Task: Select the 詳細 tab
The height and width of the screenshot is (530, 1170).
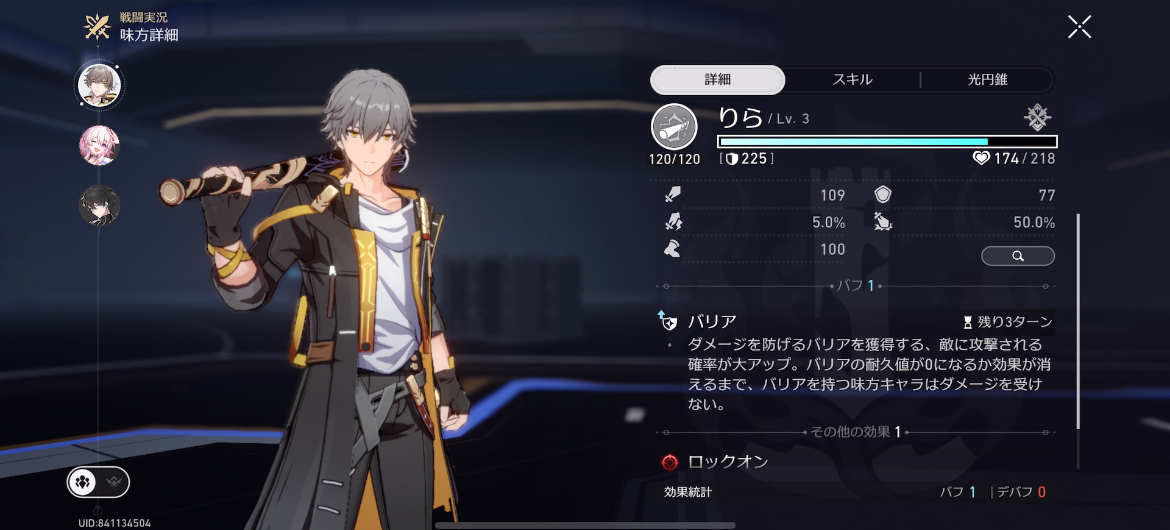Action: (718, 80)
